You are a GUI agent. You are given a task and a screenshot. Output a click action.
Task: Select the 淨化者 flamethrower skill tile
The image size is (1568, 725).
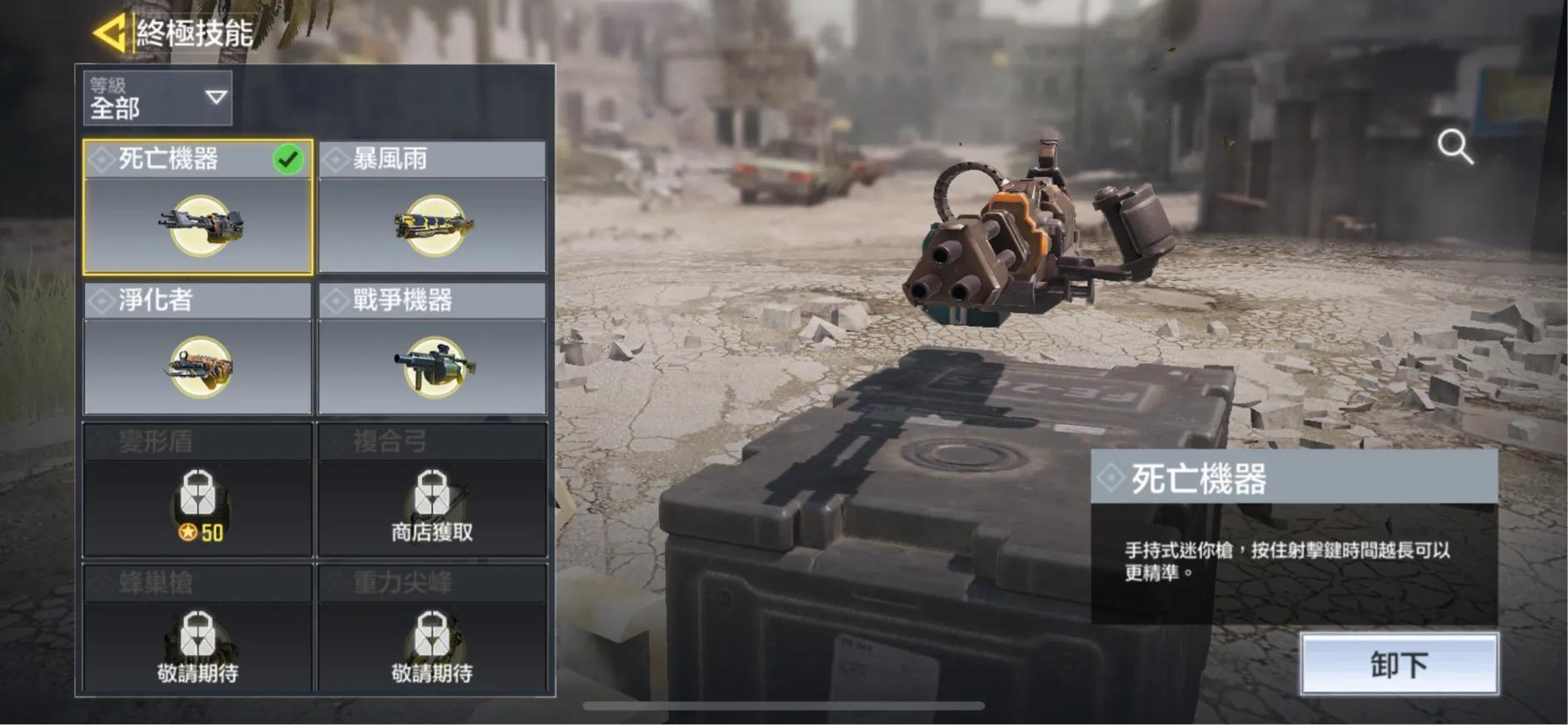(x=198, y=349)
